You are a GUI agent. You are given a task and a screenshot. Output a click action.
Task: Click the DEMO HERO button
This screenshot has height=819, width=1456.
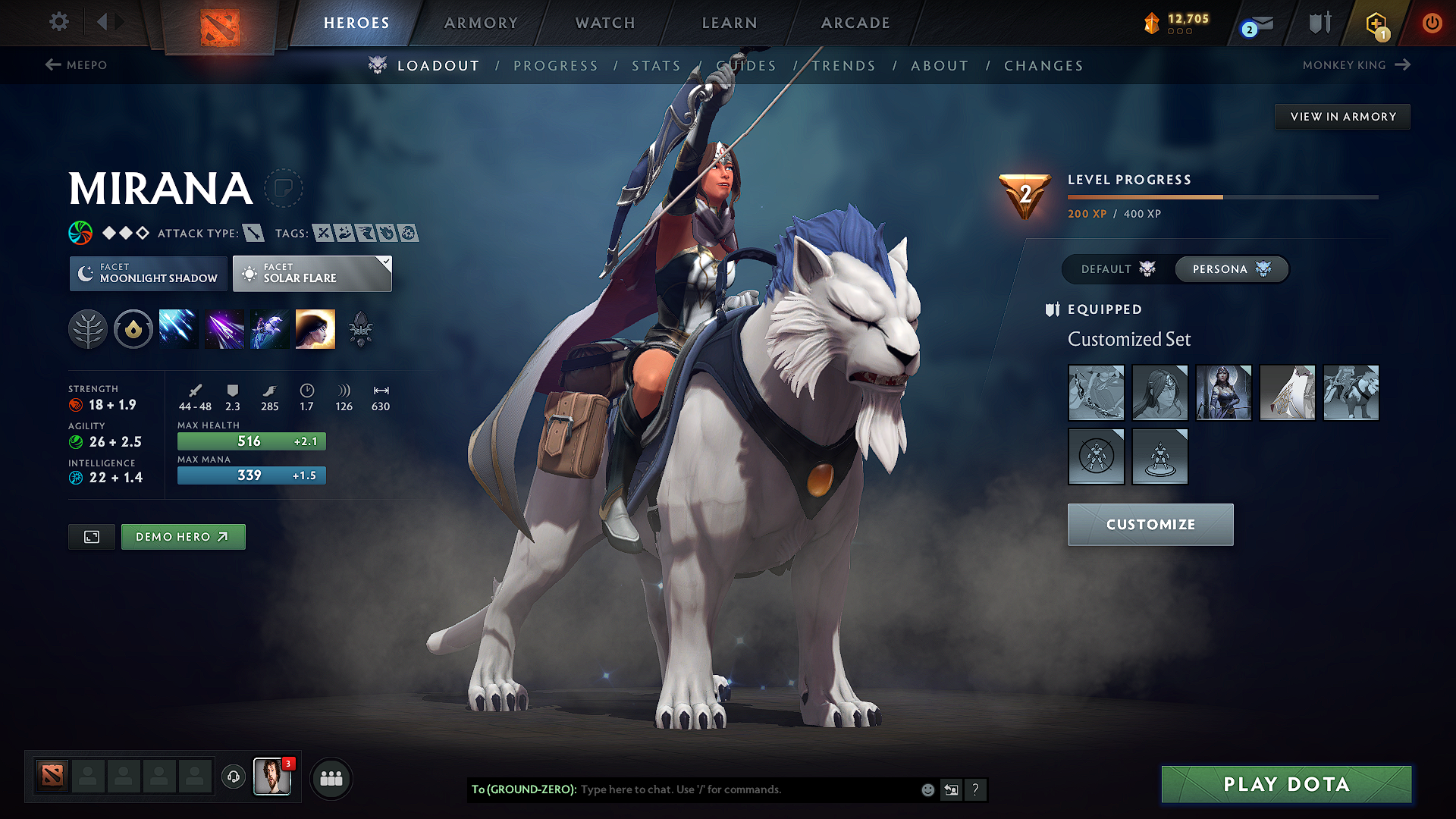point(183,536)
